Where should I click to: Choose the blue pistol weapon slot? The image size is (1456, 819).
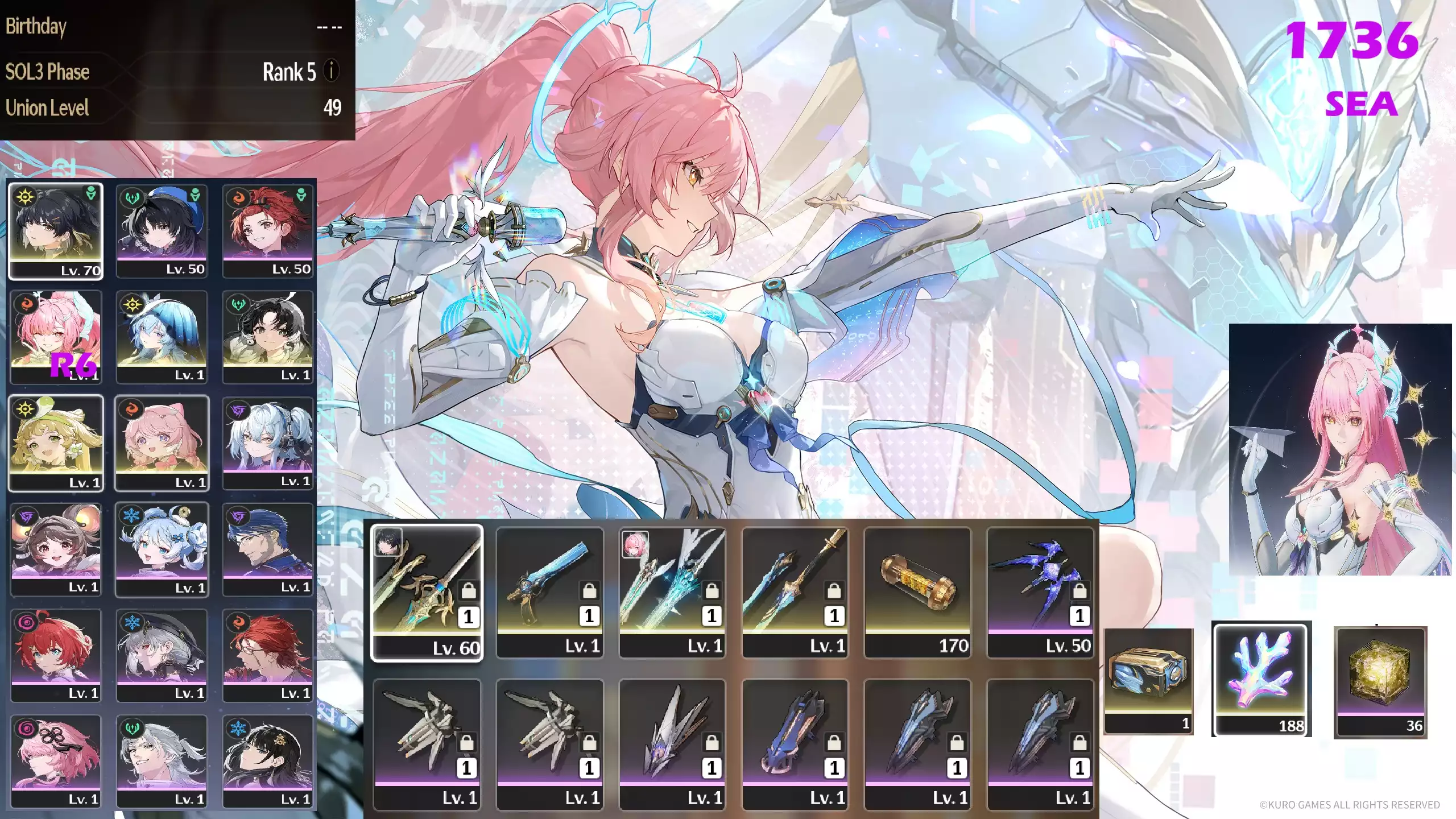click(x=549, y=593)
